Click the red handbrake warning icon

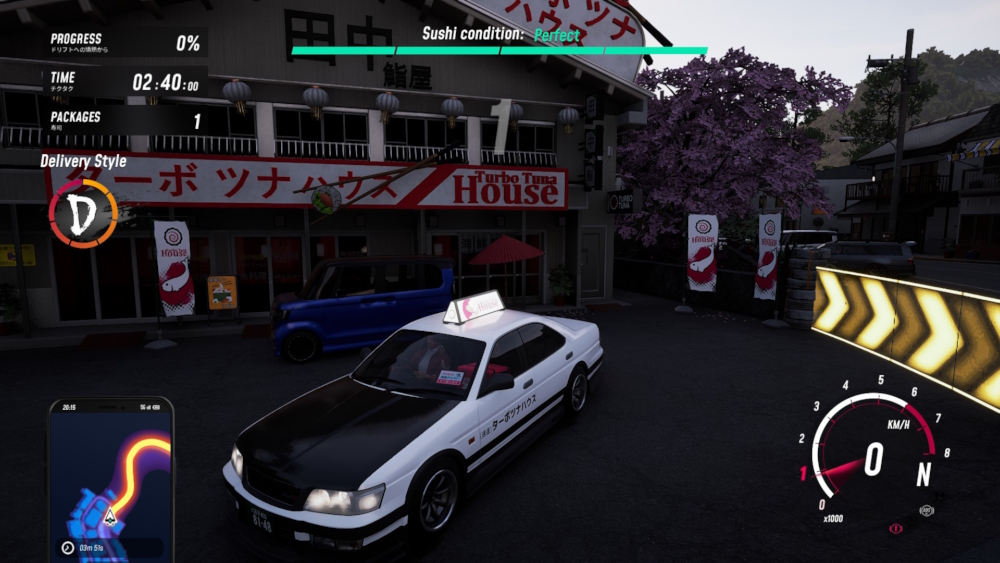pos(896,528)
